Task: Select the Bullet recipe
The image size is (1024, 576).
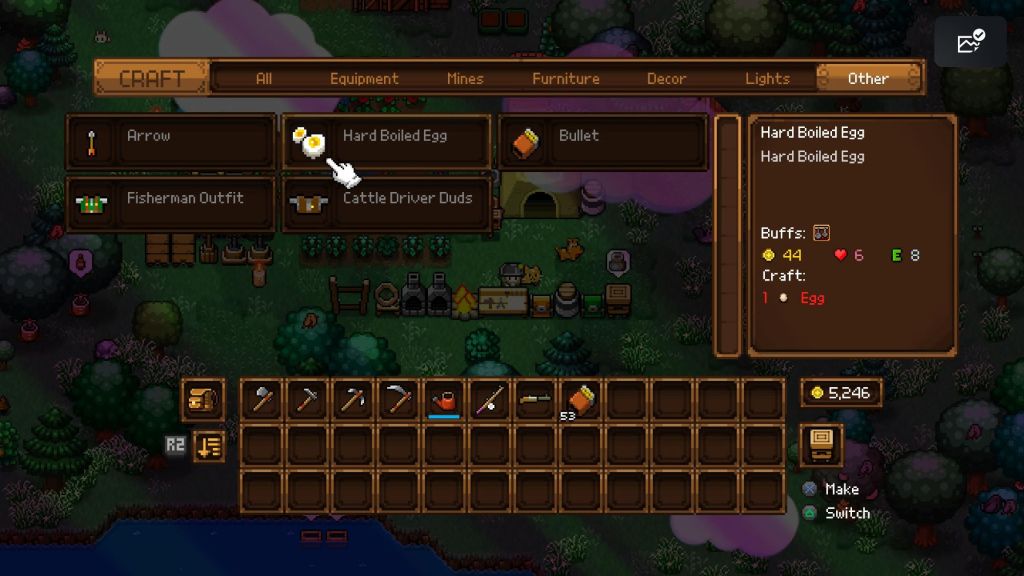Action: [603, 141]
